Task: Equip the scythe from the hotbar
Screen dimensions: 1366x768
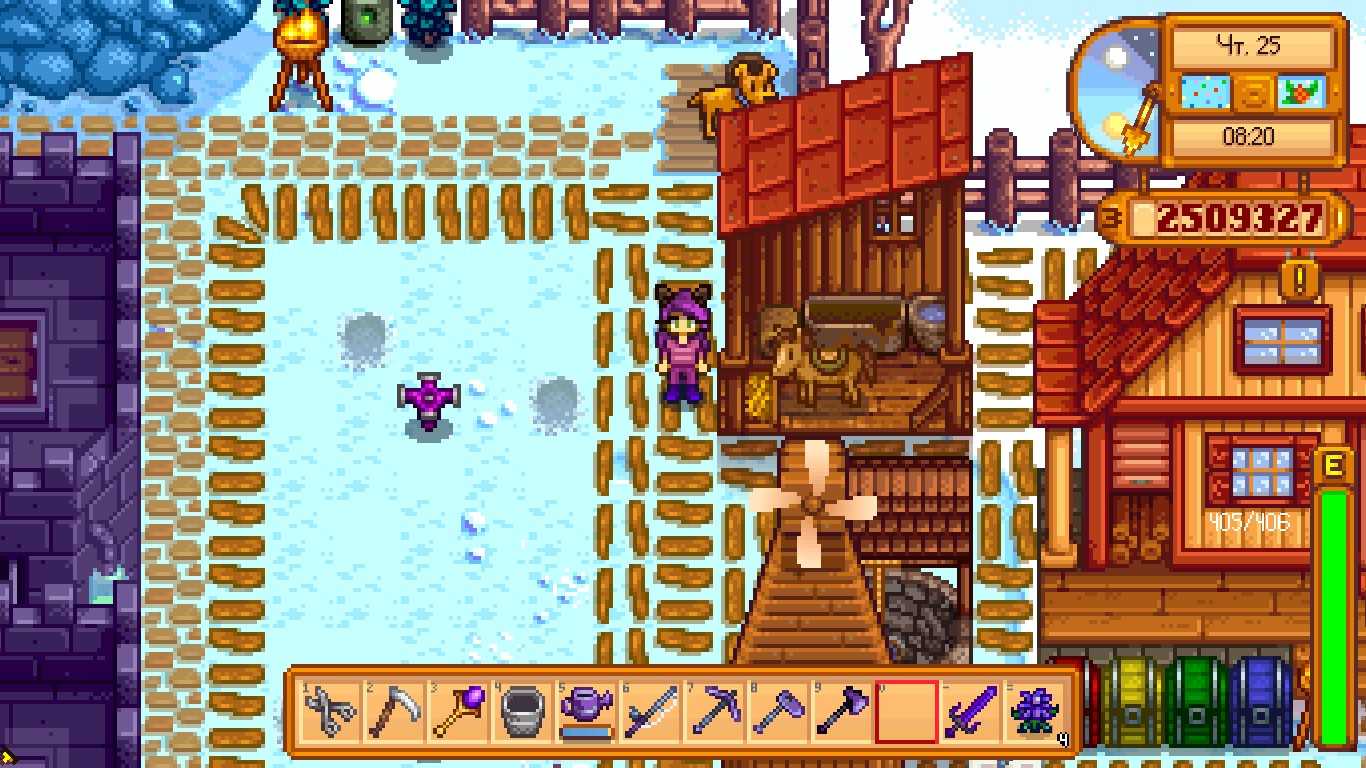Action: pos(393,711)
